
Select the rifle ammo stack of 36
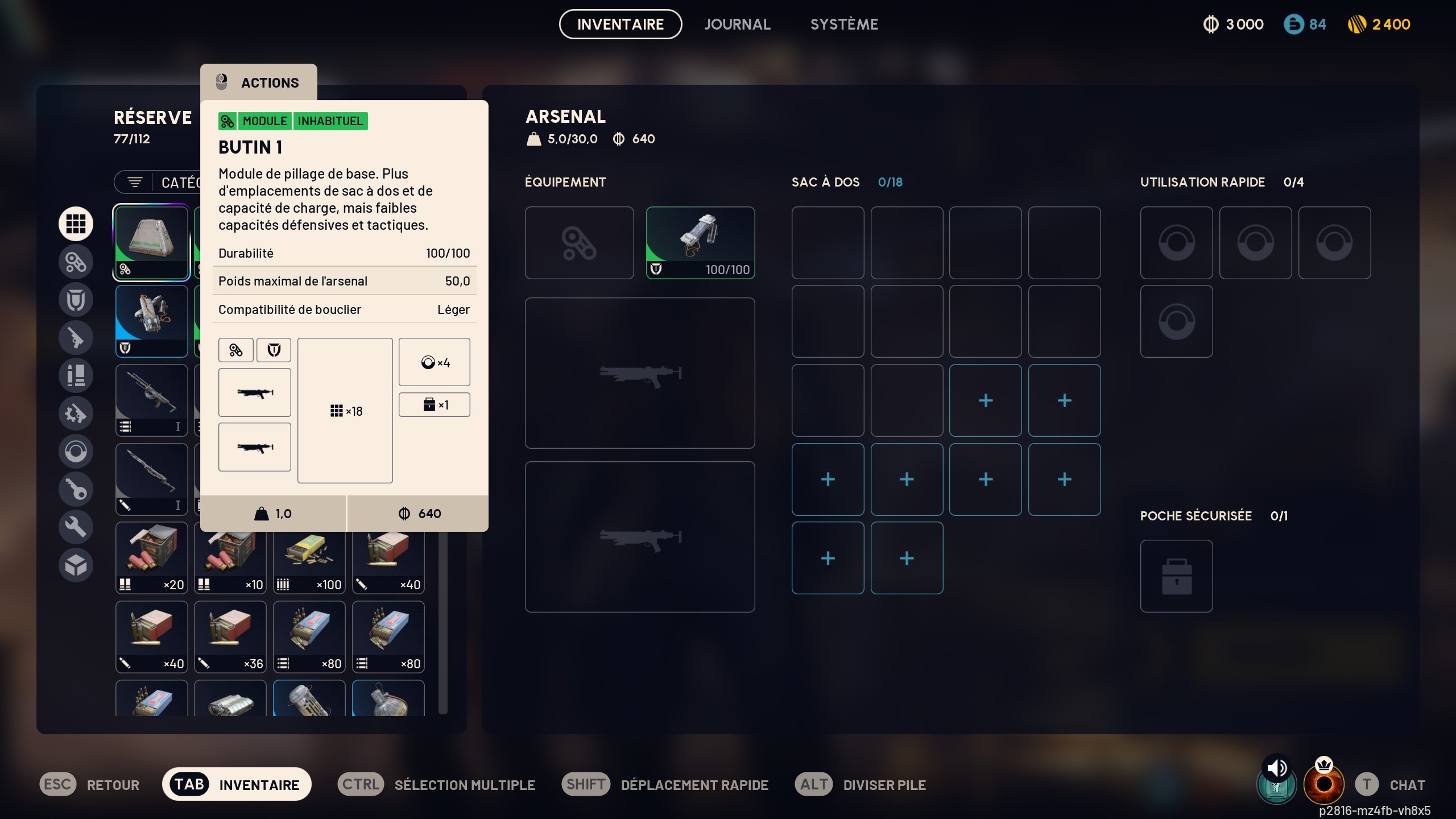(x=230, y=637)
